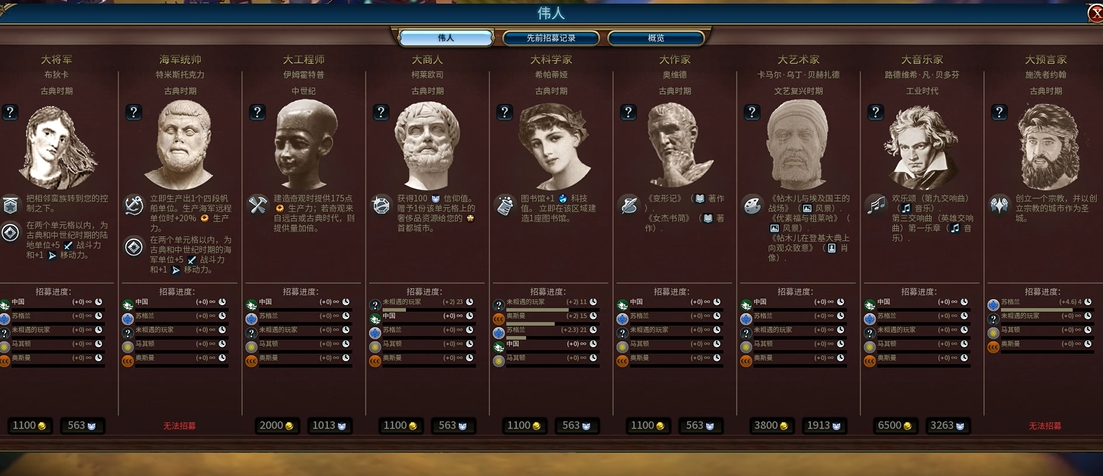The height and width of the screenshot is (476, 1103).
Task: Spend 1013 faith on the 大工程师
Action: click(x=329, y=425)
